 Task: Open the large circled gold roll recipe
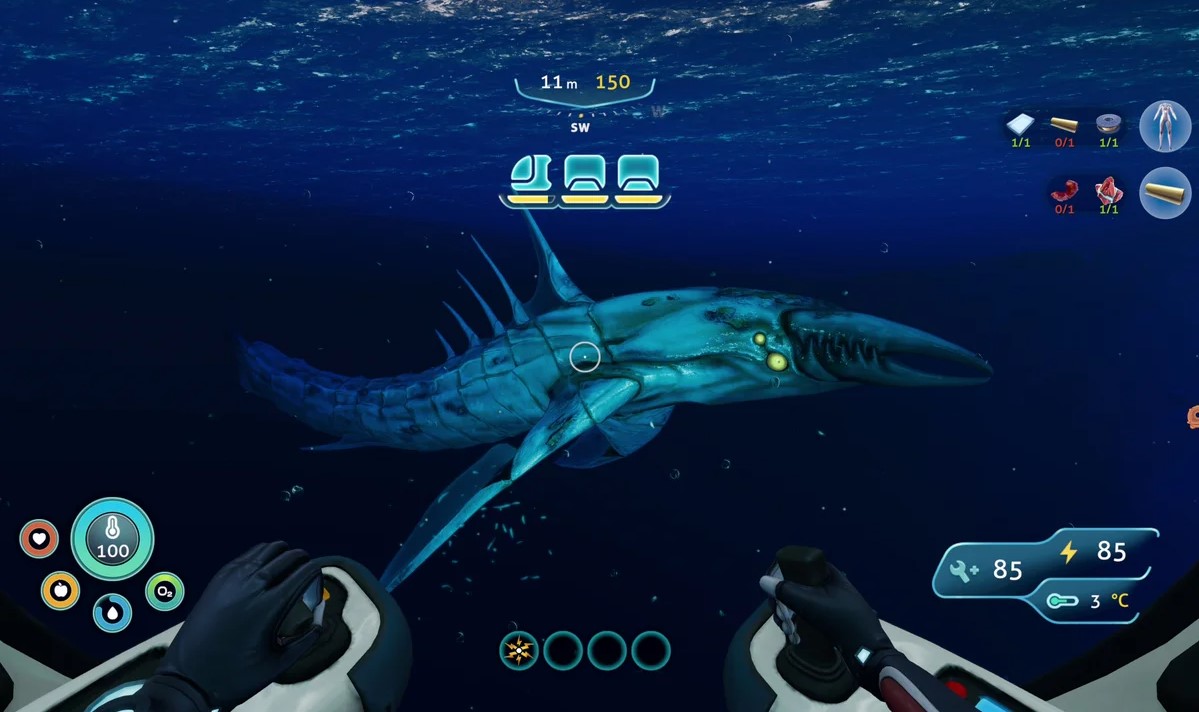(1165, 192)
